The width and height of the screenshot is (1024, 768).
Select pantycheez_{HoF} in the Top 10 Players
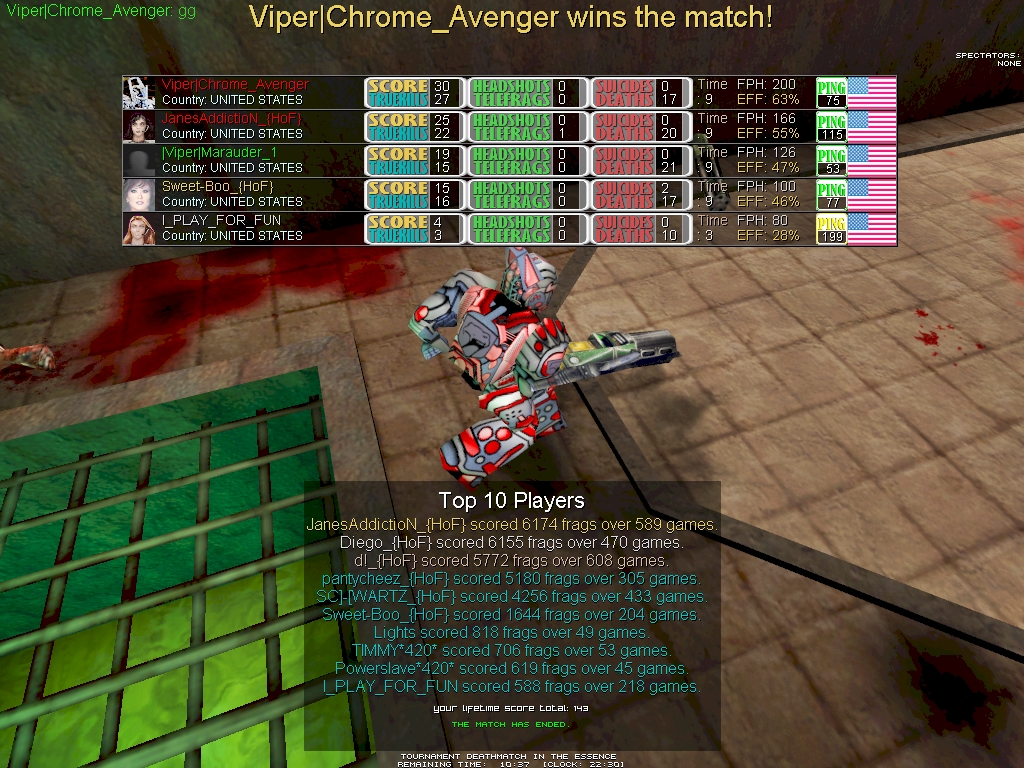tap(511, 578)
